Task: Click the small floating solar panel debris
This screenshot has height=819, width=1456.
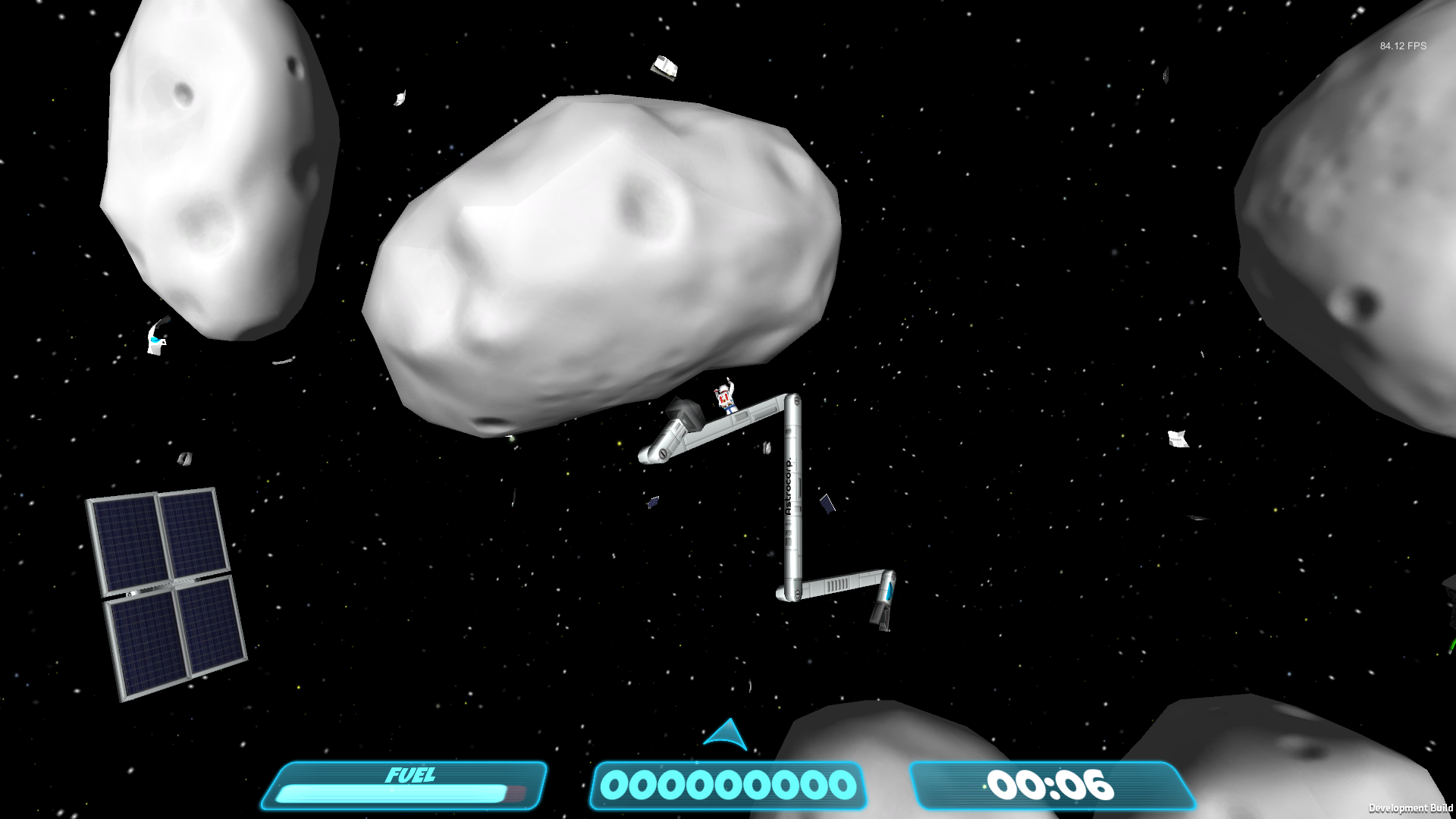Action: [x=827, y=504]
